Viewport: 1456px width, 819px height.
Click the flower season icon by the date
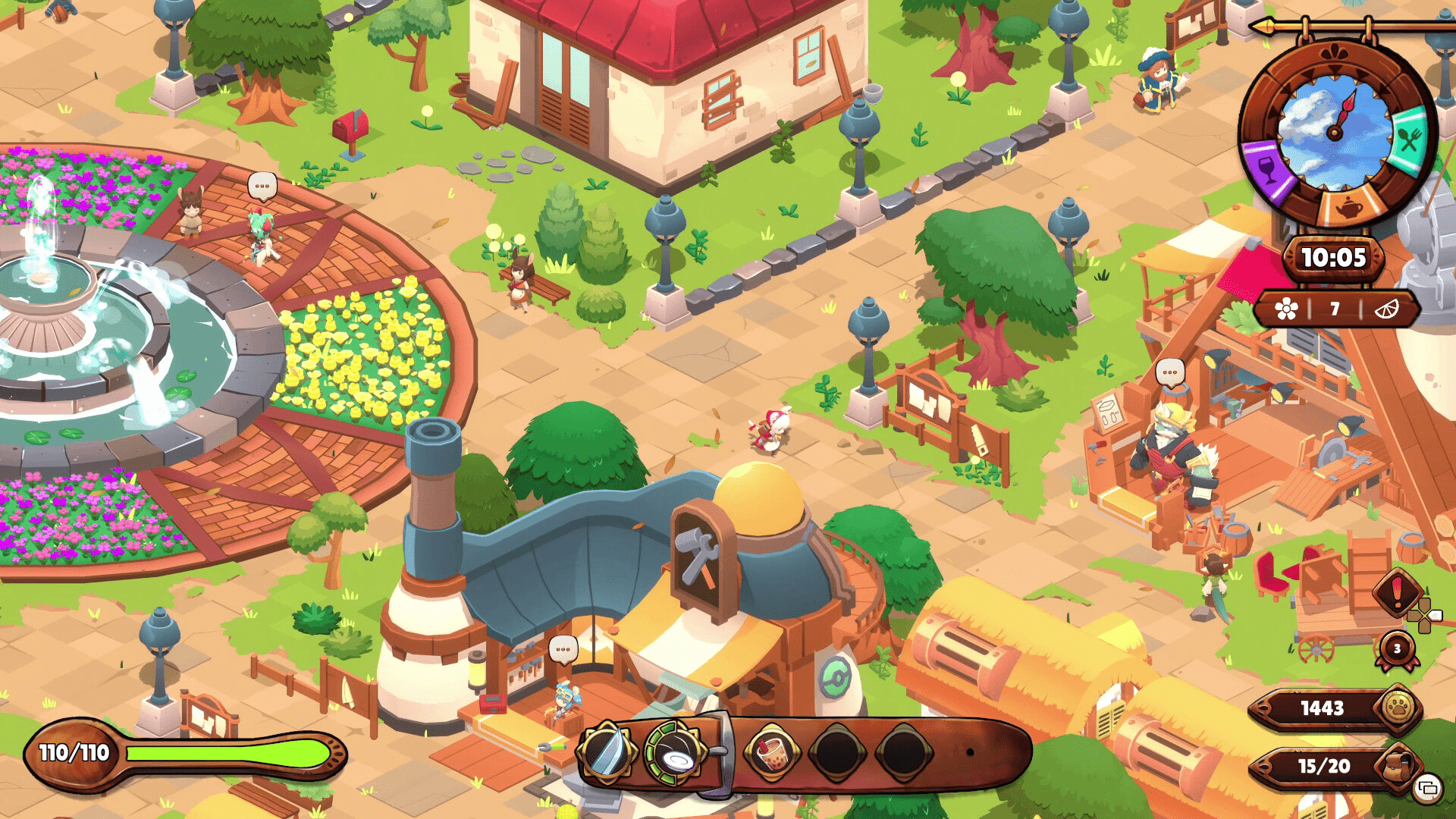(1286, 309)
